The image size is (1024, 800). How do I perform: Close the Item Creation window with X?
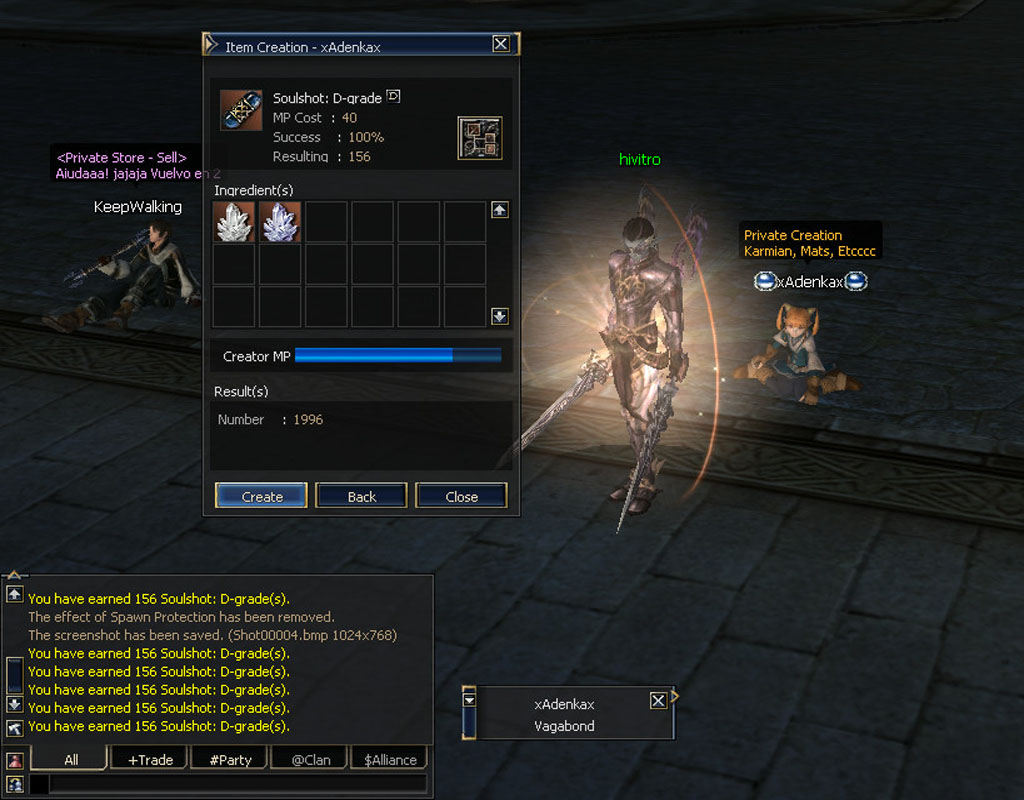501,44
